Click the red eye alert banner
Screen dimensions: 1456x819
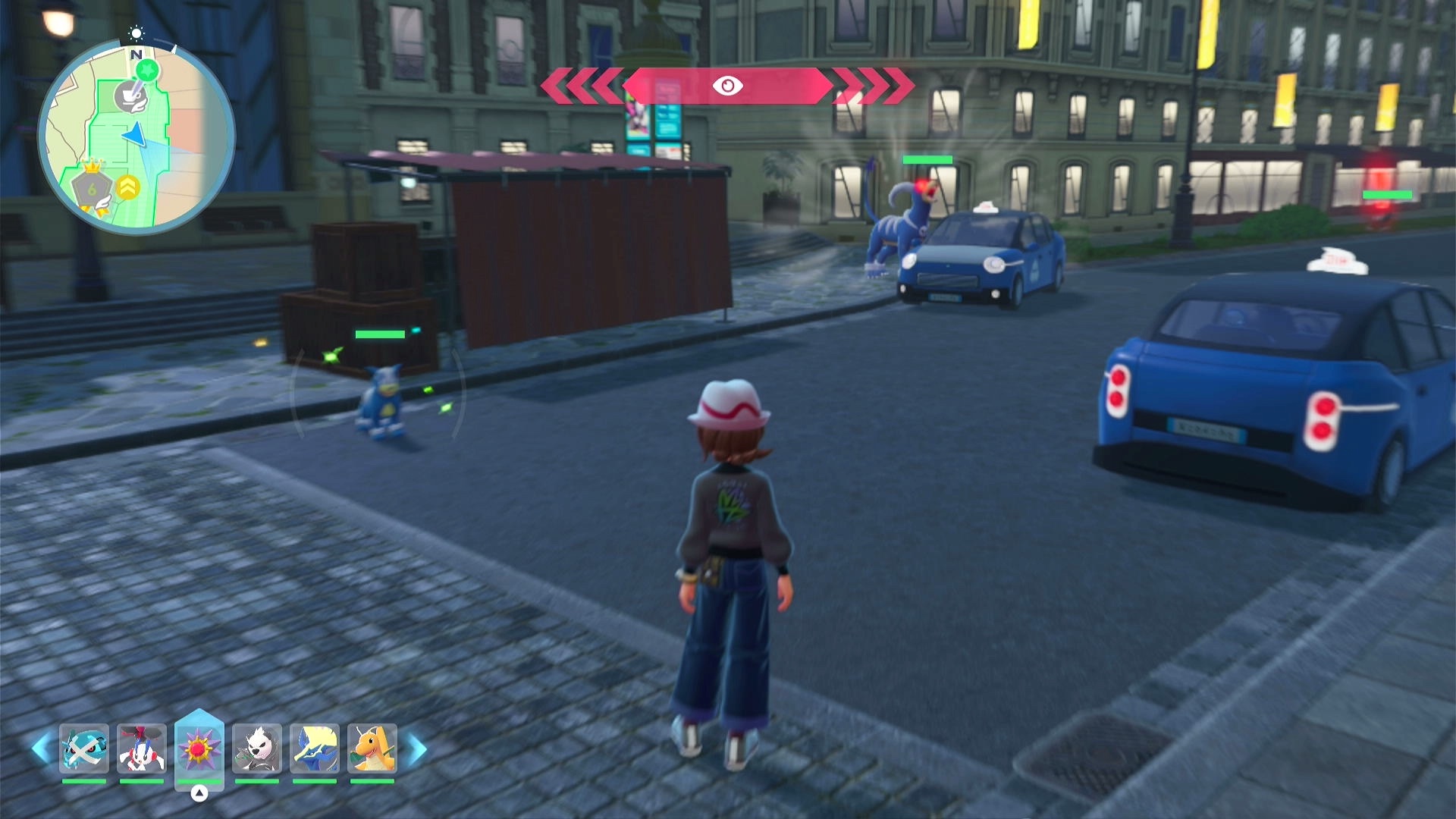tap(727, 86)
